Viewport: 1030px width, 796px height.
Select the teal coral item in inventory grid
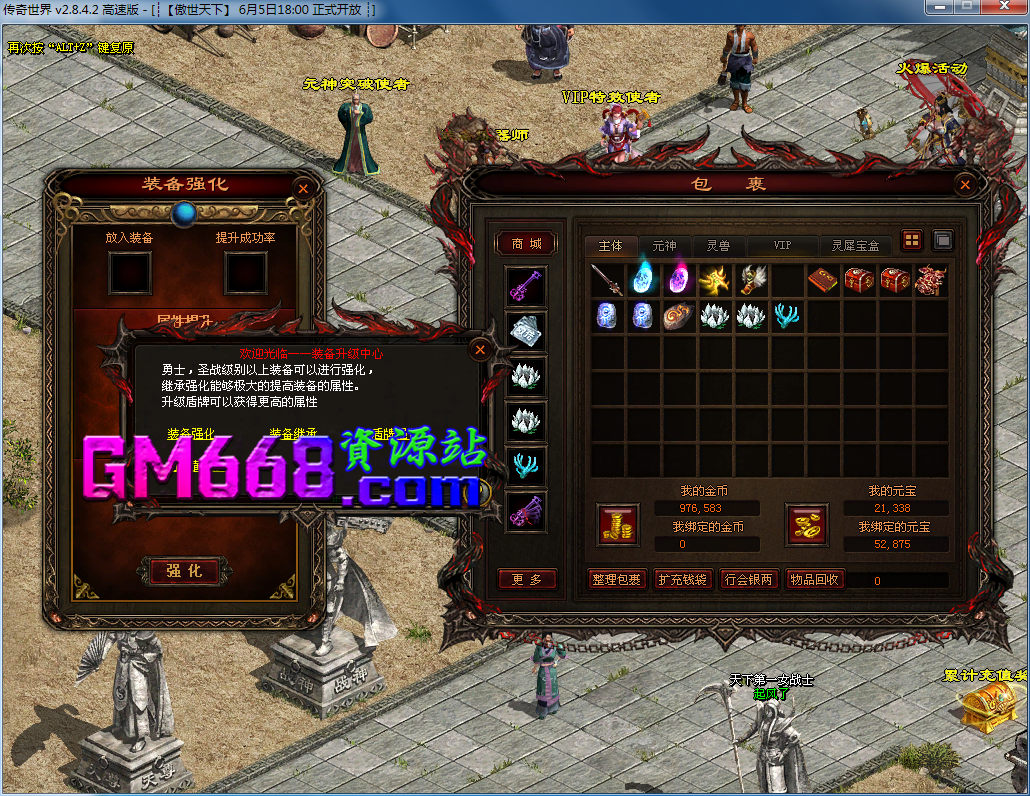[787, 316]
